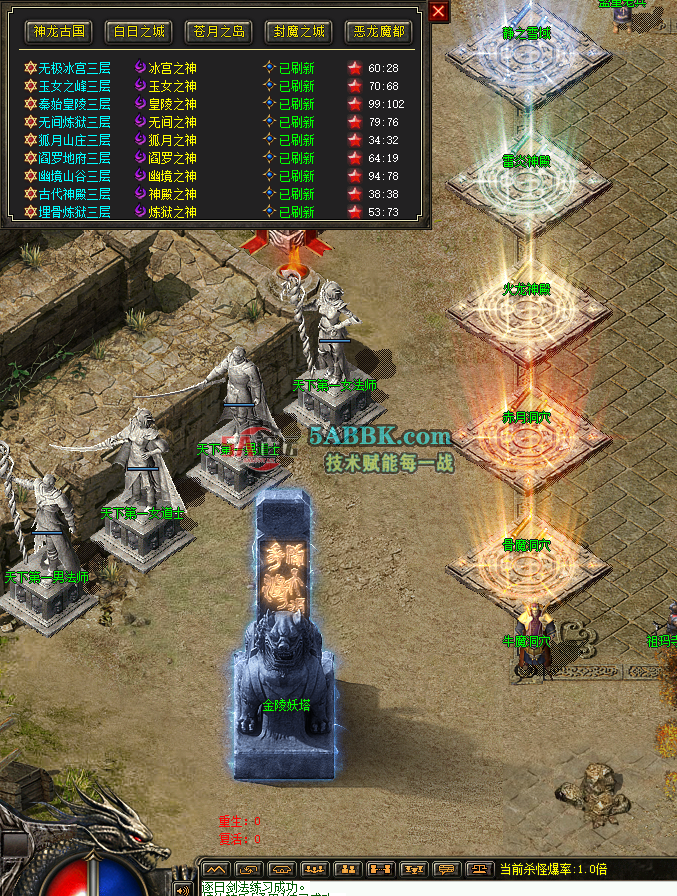
Task: Toggle the speaker sound icon
Action: pyautogui.click(x=183, y=888)
